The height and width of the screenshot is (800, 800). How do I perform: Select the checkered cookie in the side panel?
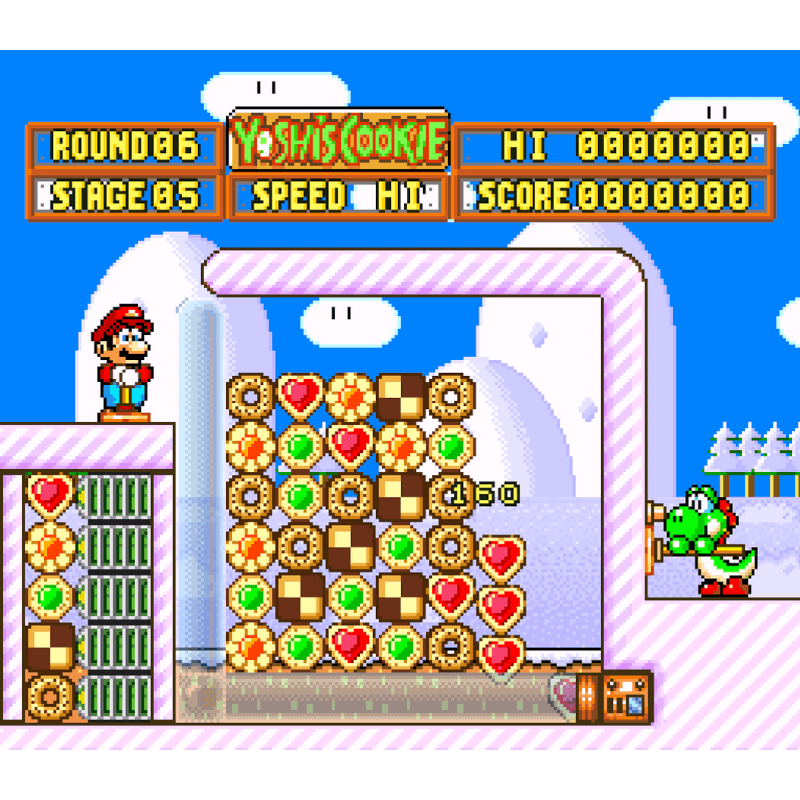click(x=50, y=646)
